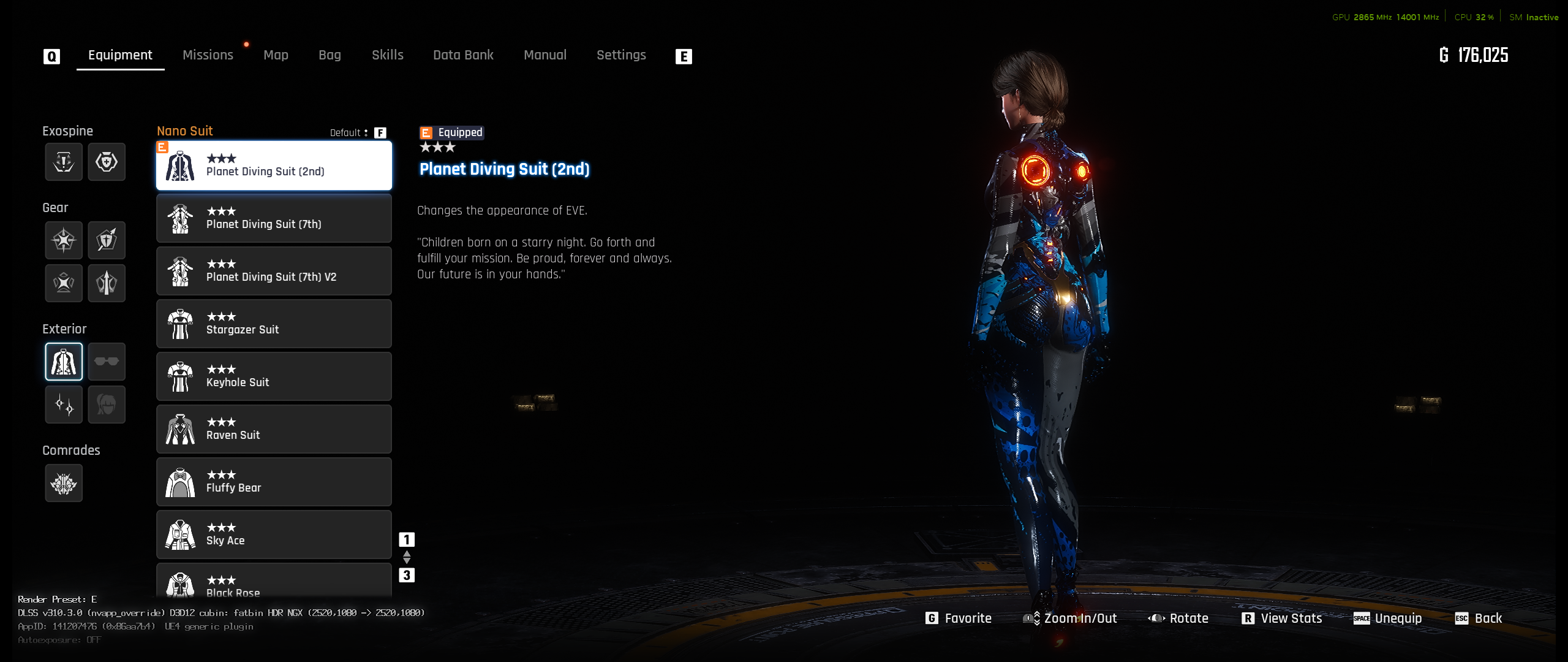Screen dimensions: 1568x662
Task: Open the hairstyle exterior slot
Action: click(x=107, y=405)
